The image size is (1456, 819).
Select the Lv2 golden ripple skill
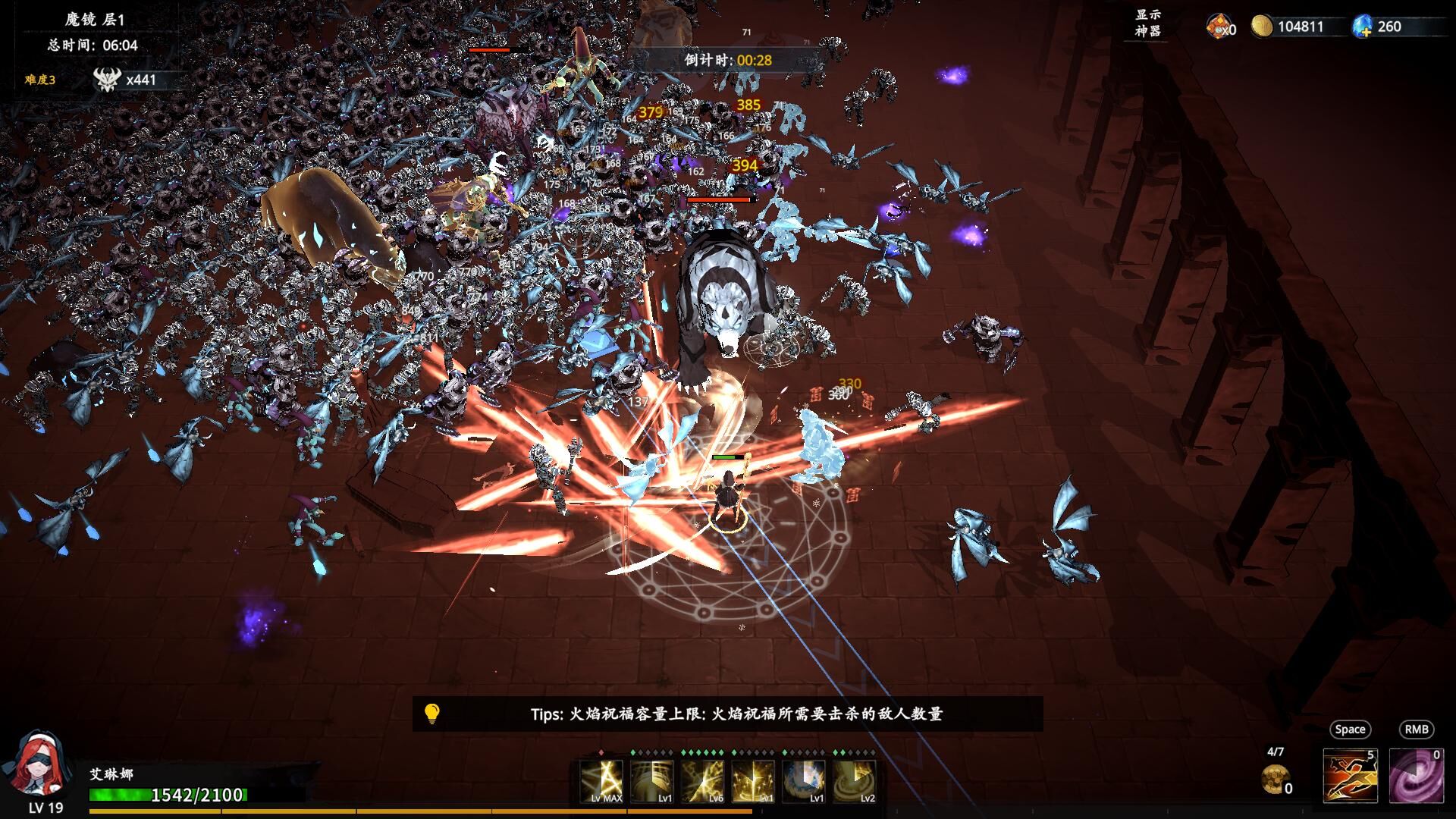pos(855,780)
